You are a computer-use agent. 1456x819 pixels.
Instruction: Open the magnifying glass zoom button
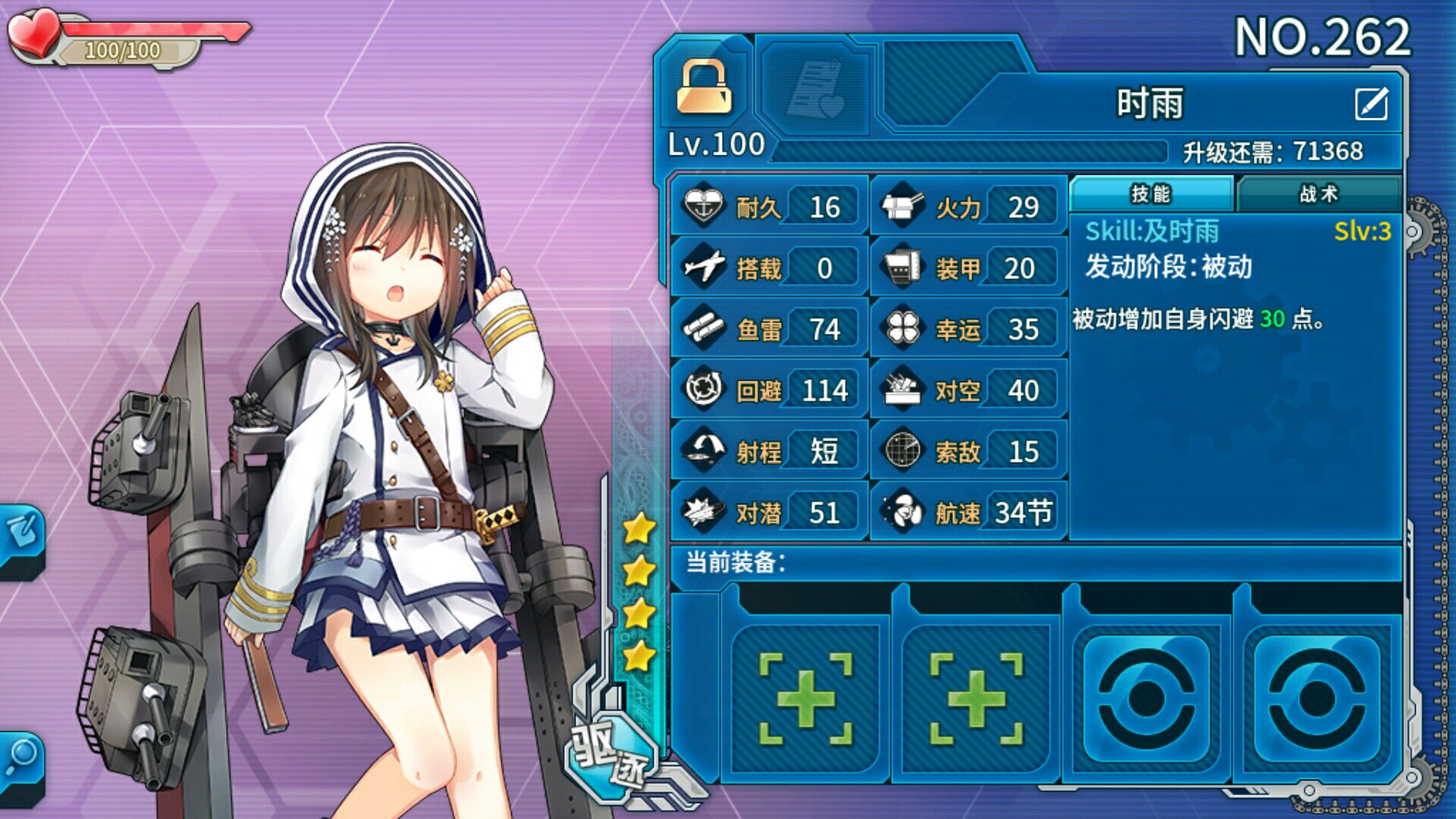click(x=21, y=760)
